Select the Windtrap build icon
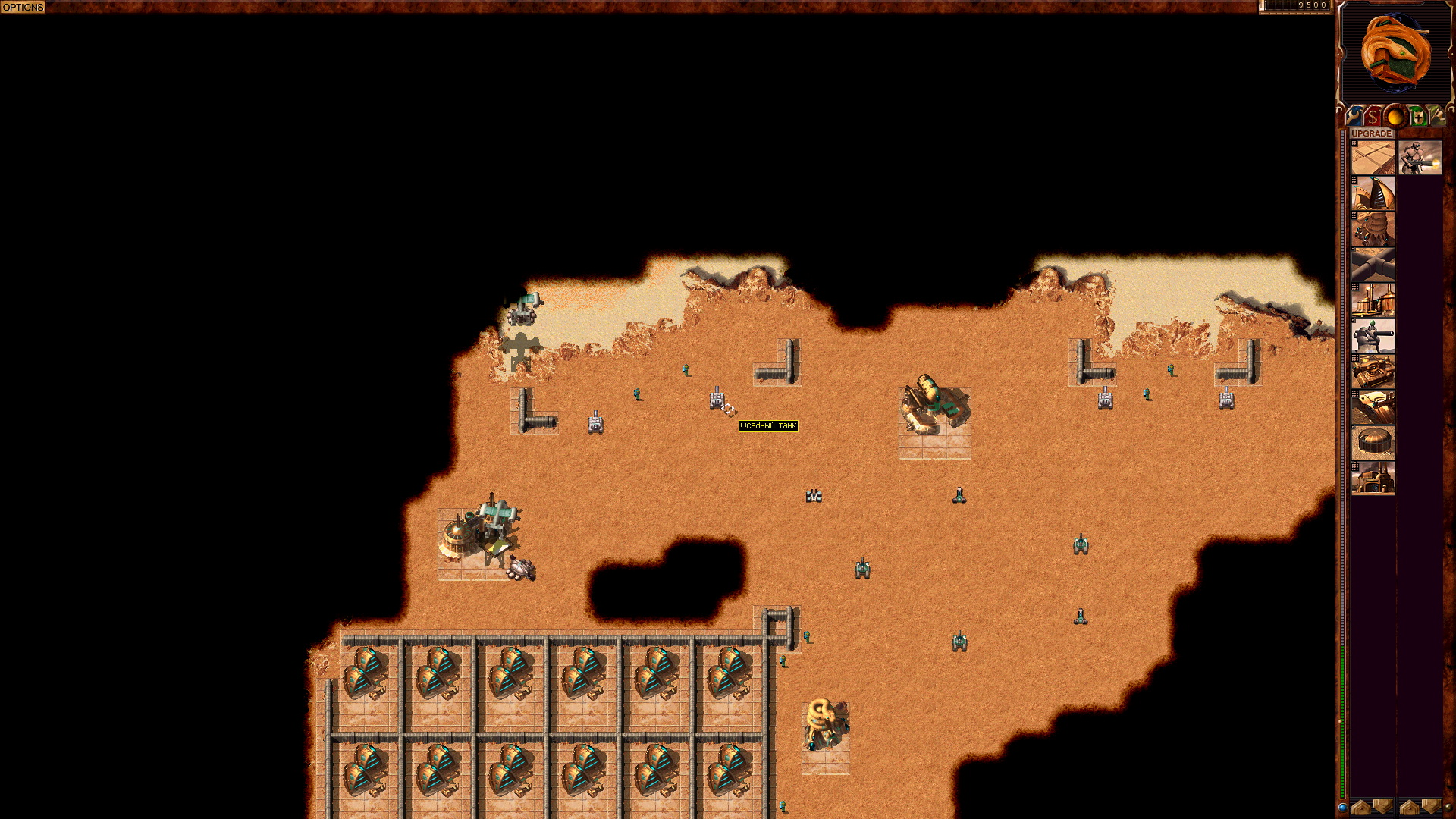1456x819 pixels. coord(1373,192)
